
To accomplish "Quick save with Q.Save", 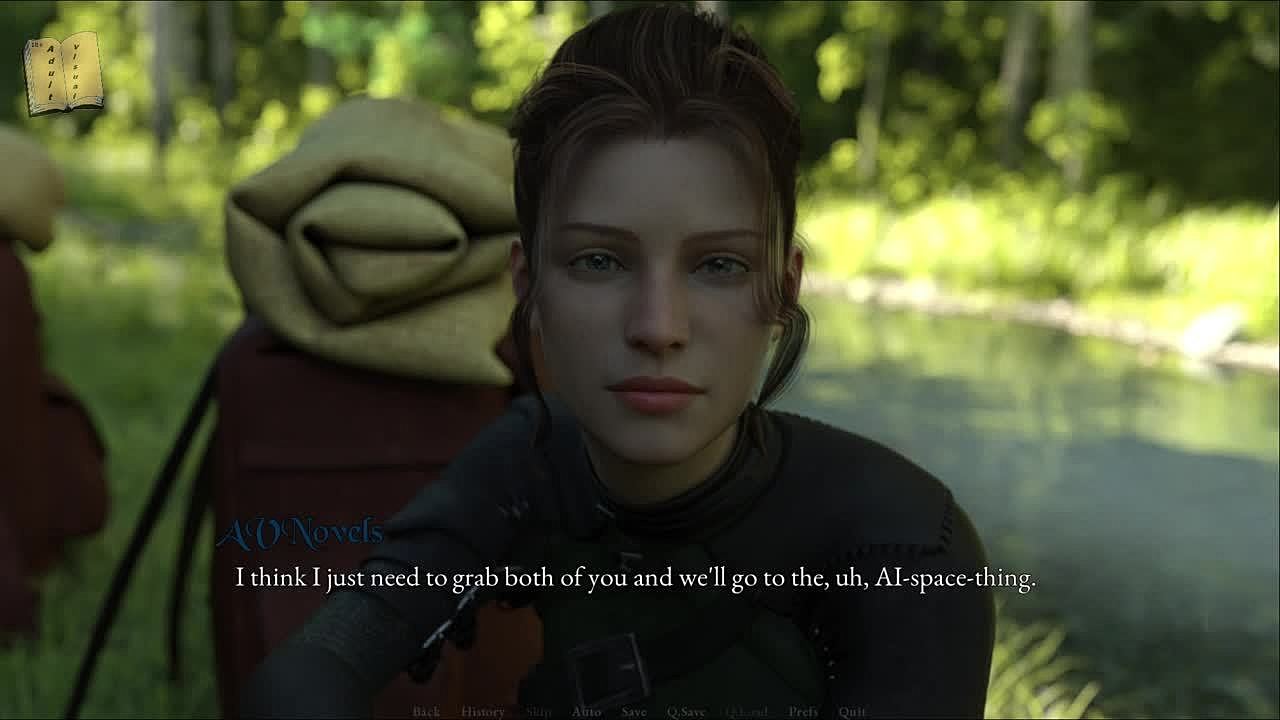I will 686,712.
